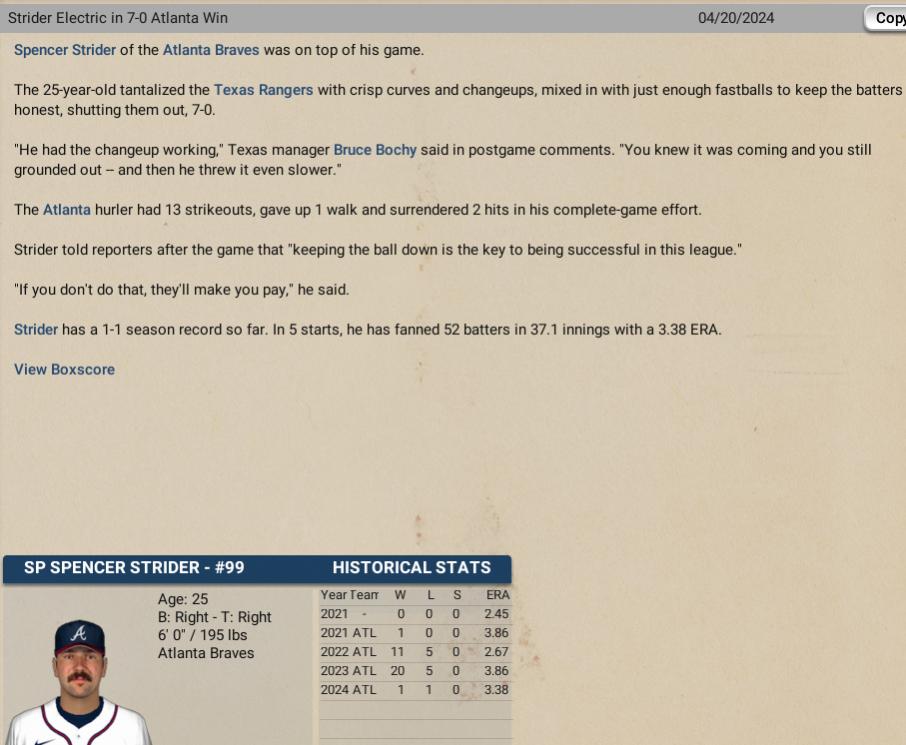This screenshot has width=906, height=745.
Task: Open the Atlanta Braves team link
Action: 211,50
